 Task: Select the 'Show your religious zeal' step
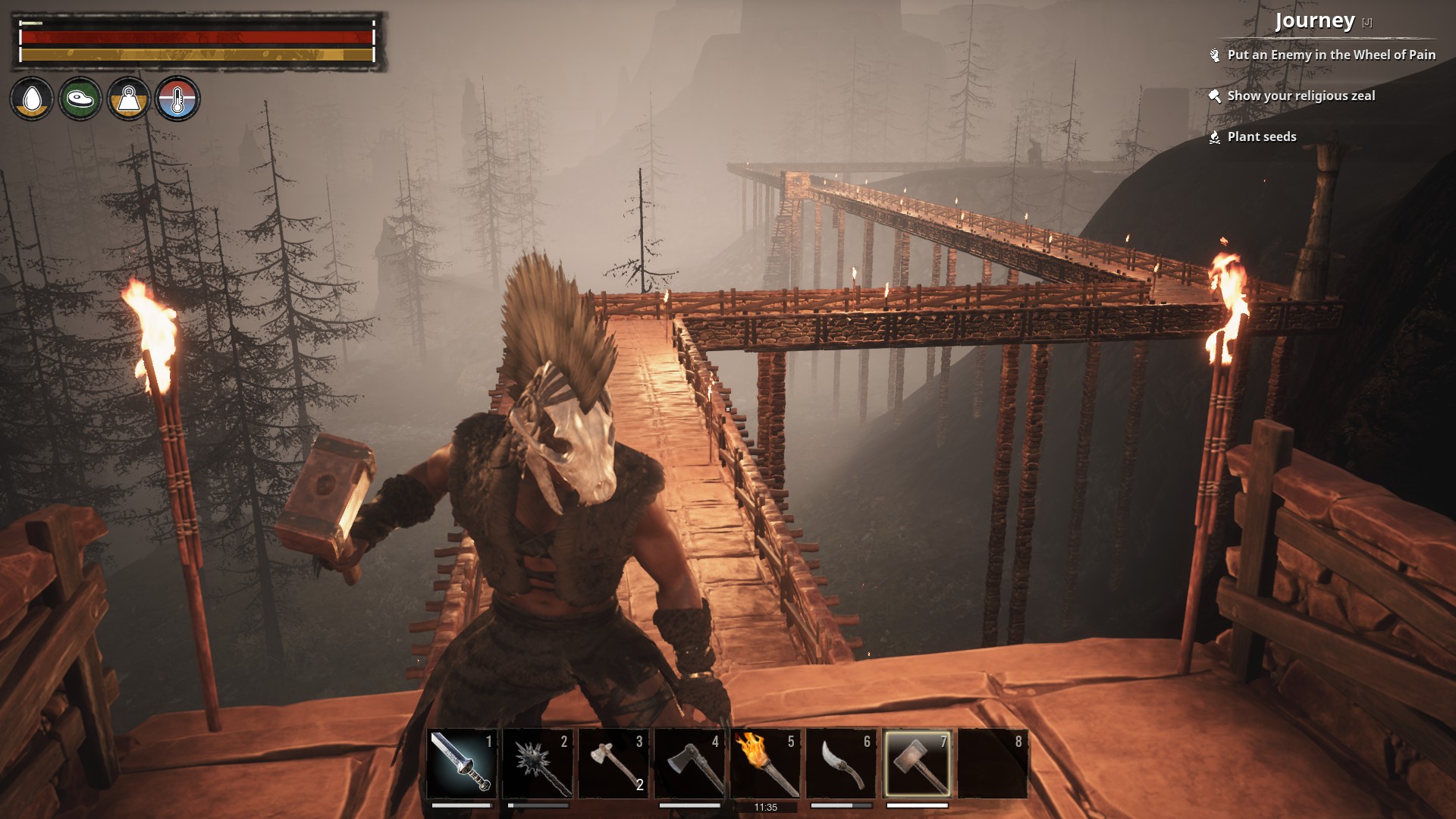pos(1301,96)
